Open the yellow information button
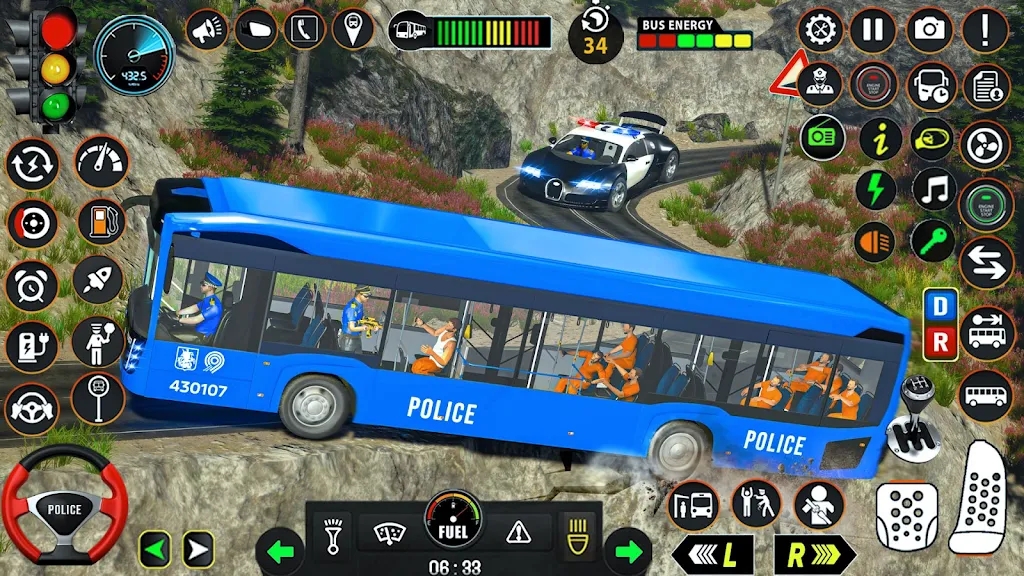The height and width of the screenshot is (576, 1024). 880,137
